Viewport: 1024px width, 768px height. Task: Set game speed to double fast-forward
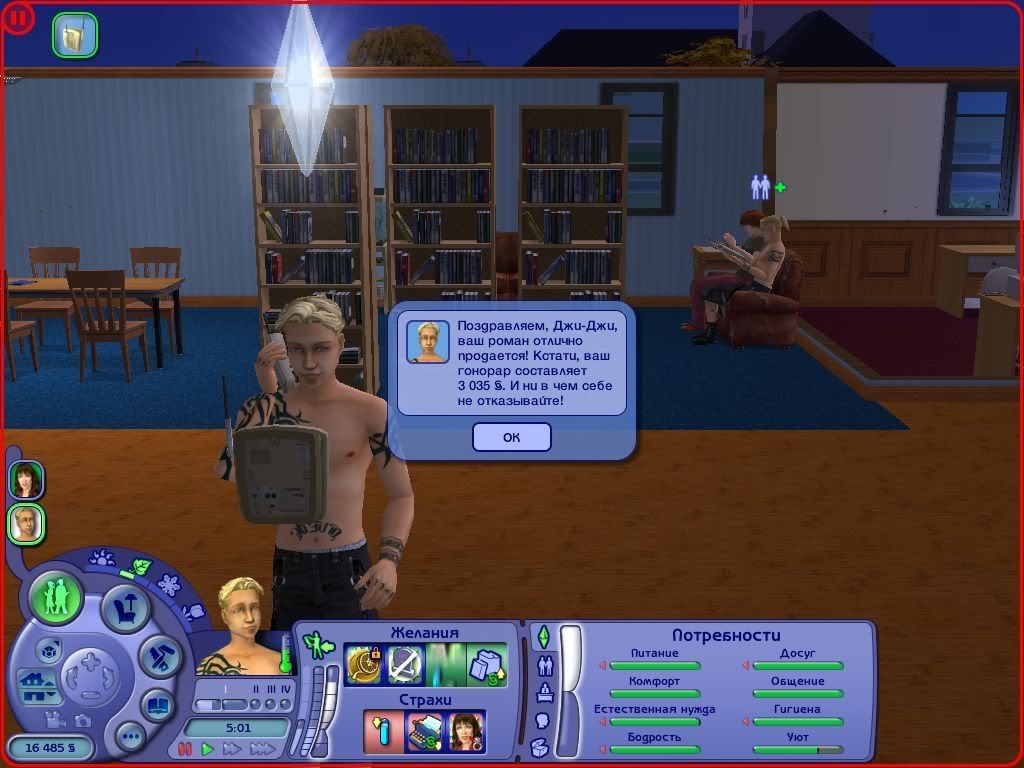pyautogui.click(x=232, y=748)
